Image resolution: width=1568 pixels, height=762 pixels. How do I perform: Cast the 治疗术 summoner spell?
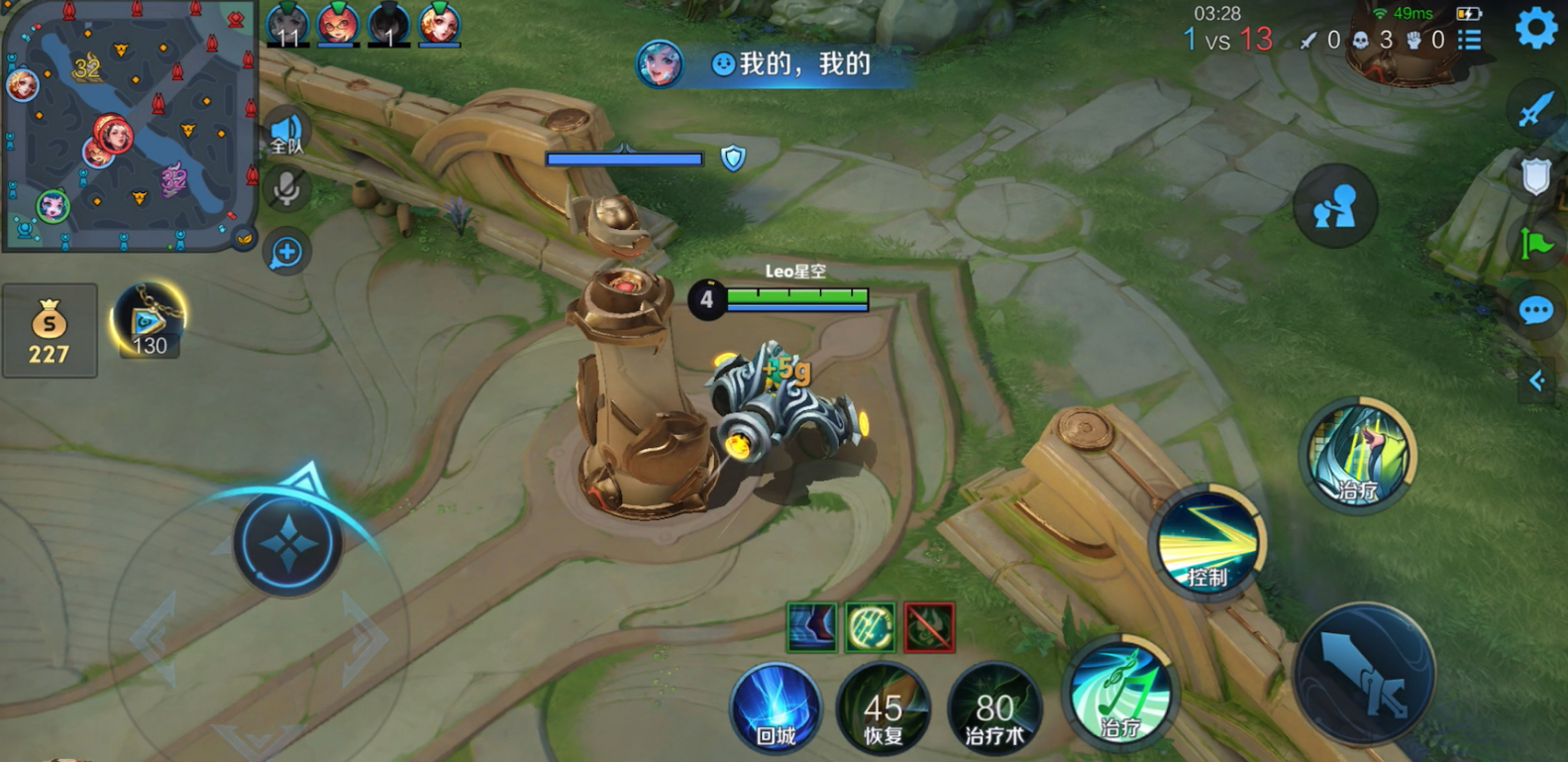click(993, 708)
